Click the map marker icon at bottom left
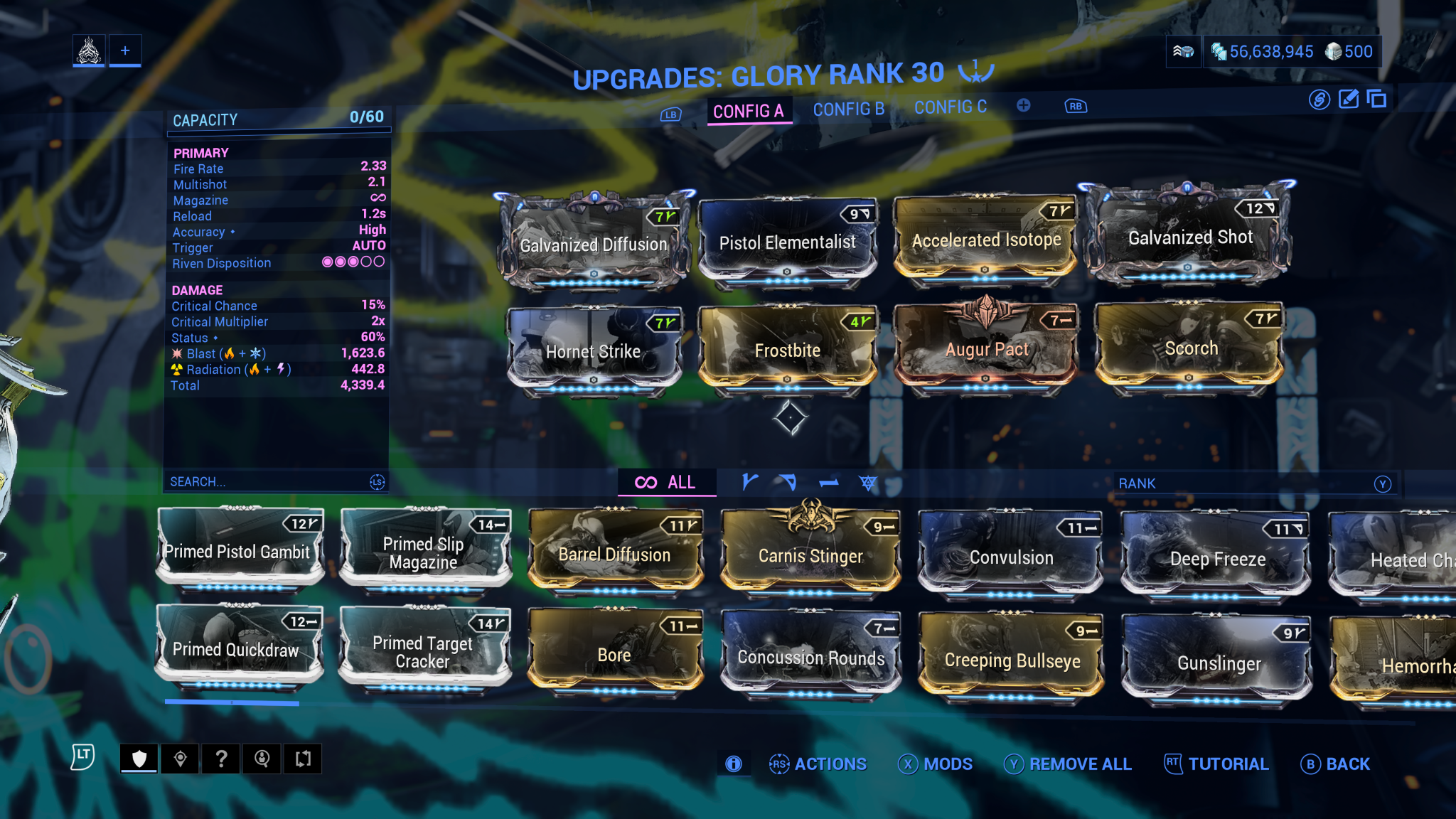The width and height of the screenshot is (1456, 819). click(181, 758)
